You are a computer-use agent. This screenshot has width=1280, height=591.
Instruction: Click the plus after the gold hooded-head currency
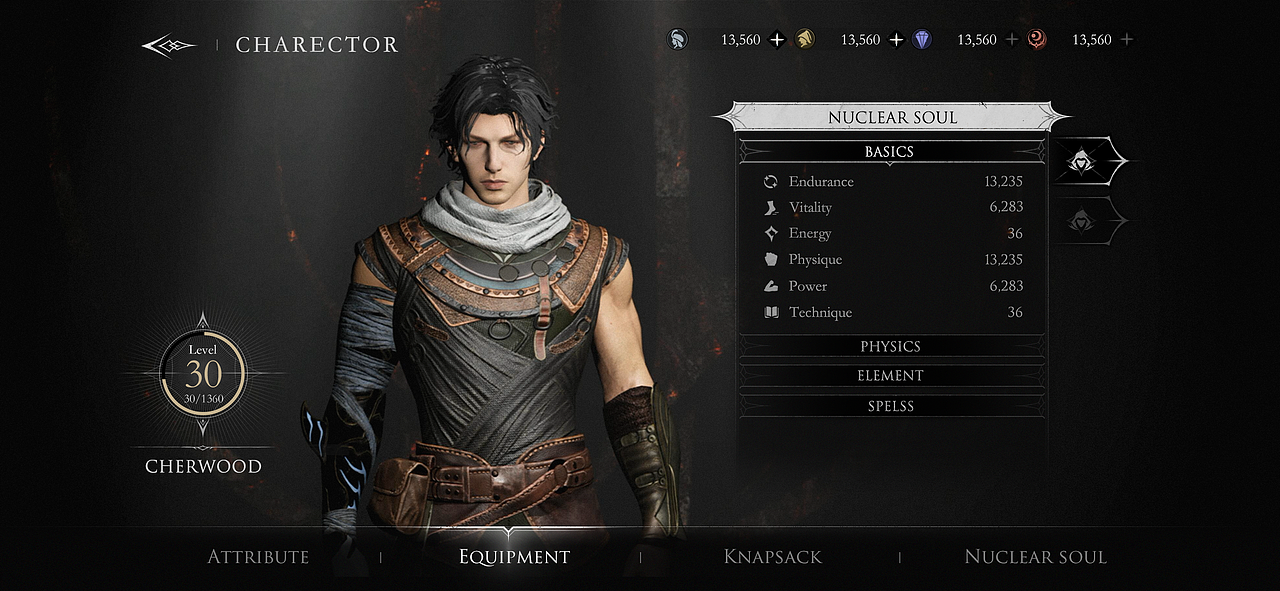pos(896,40)
